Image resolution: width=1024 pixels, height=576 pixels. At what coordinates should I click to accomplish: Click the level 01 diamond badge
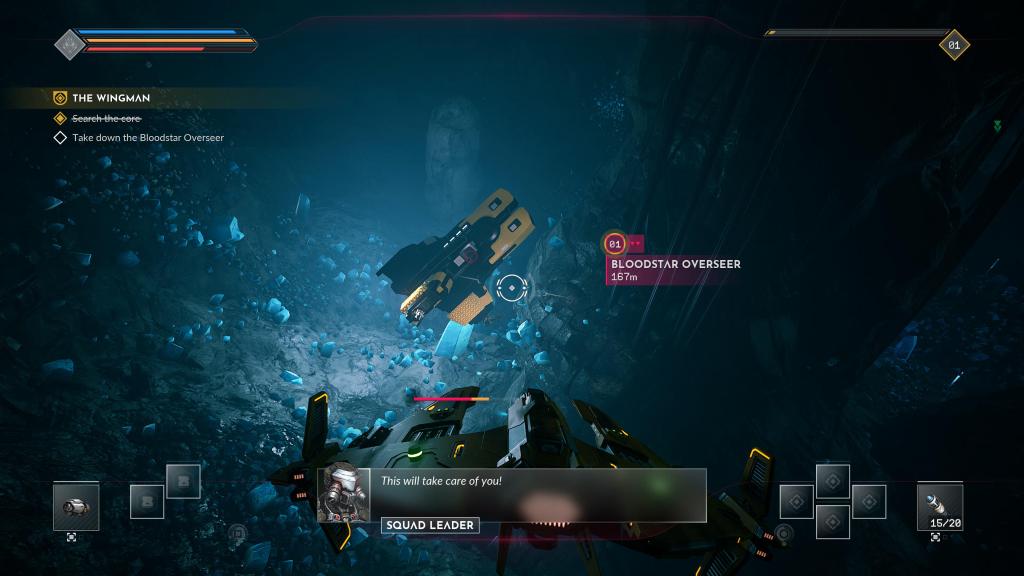954,44
